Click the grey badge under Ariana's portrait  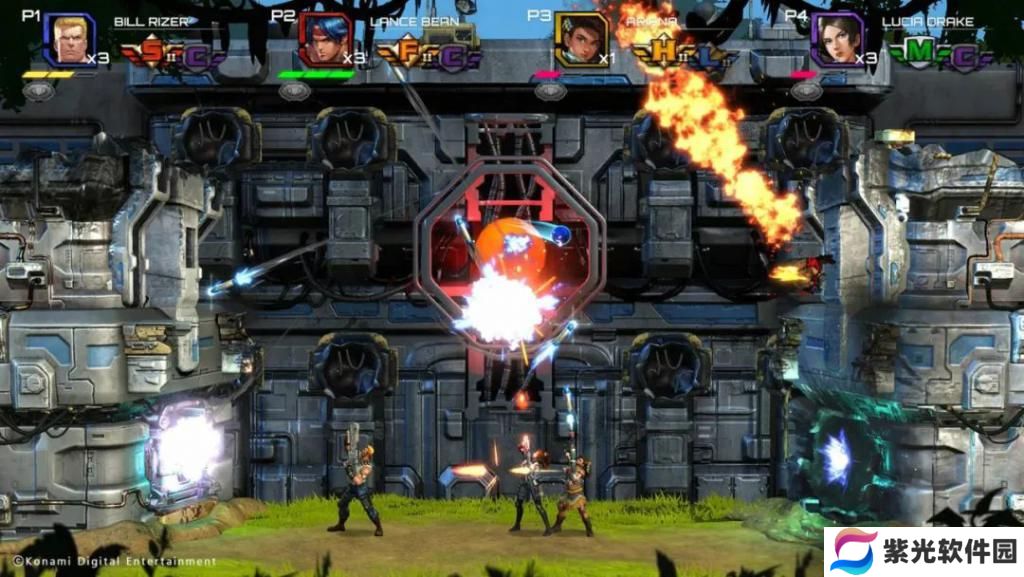coord(551,91)
